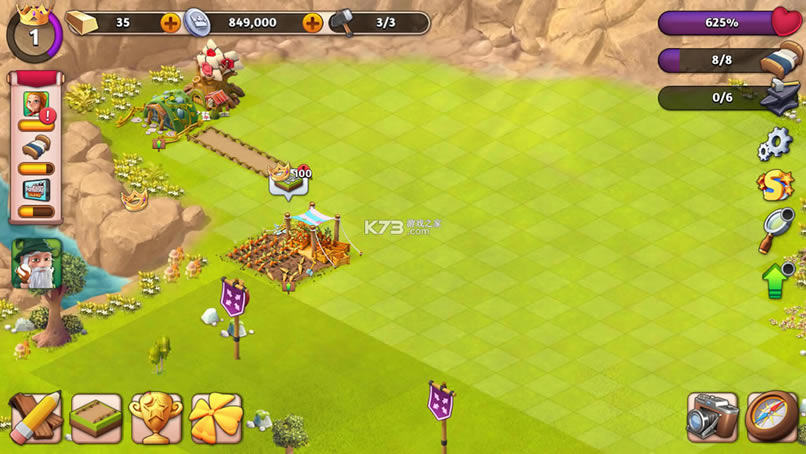Open the compass navigation button
Viewport: 806px width, 454px height.
[771, 417]
